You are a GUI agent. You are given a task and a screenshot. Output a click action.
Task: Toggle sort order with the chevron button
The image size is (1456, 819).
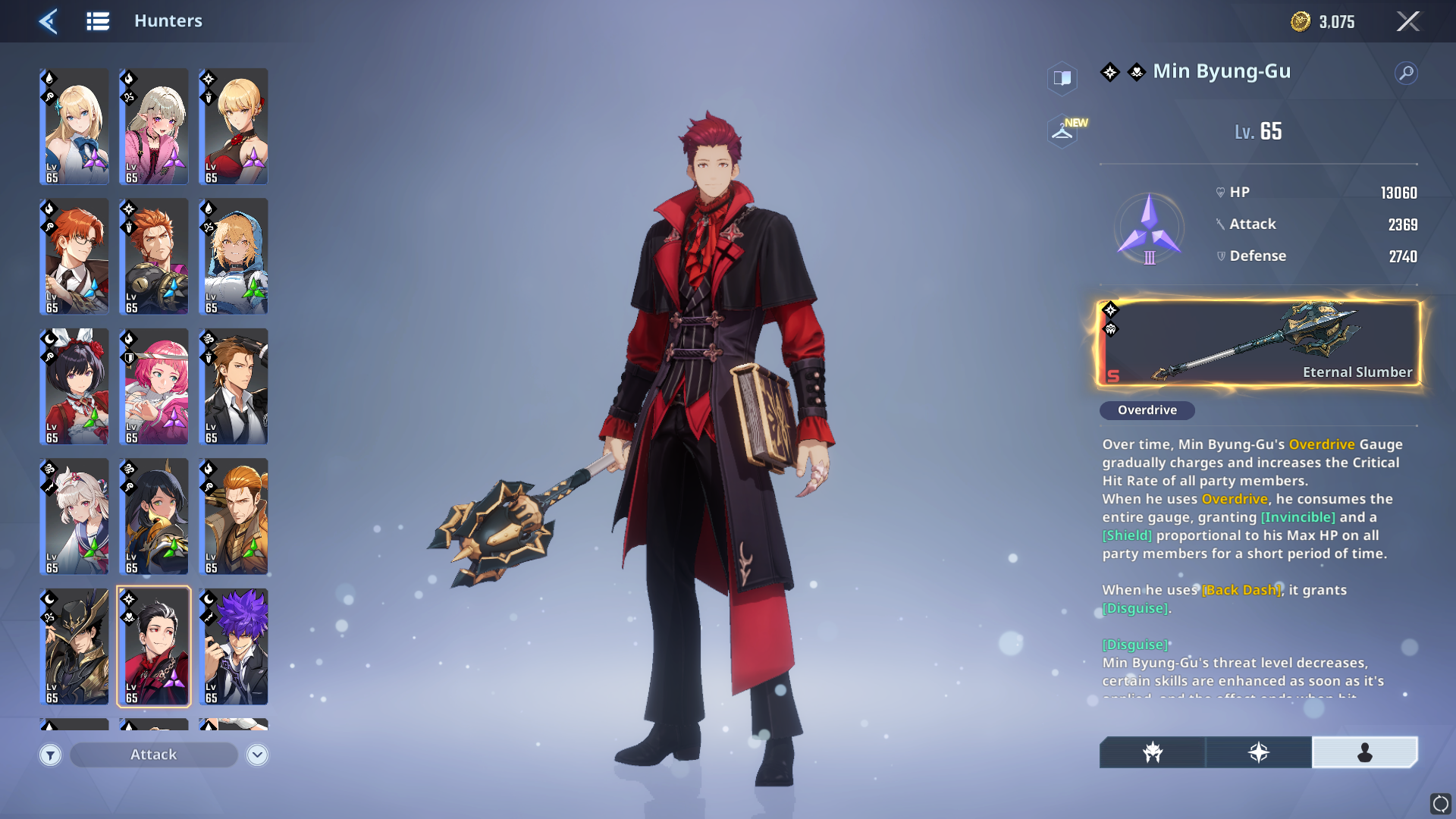[257, 755]
